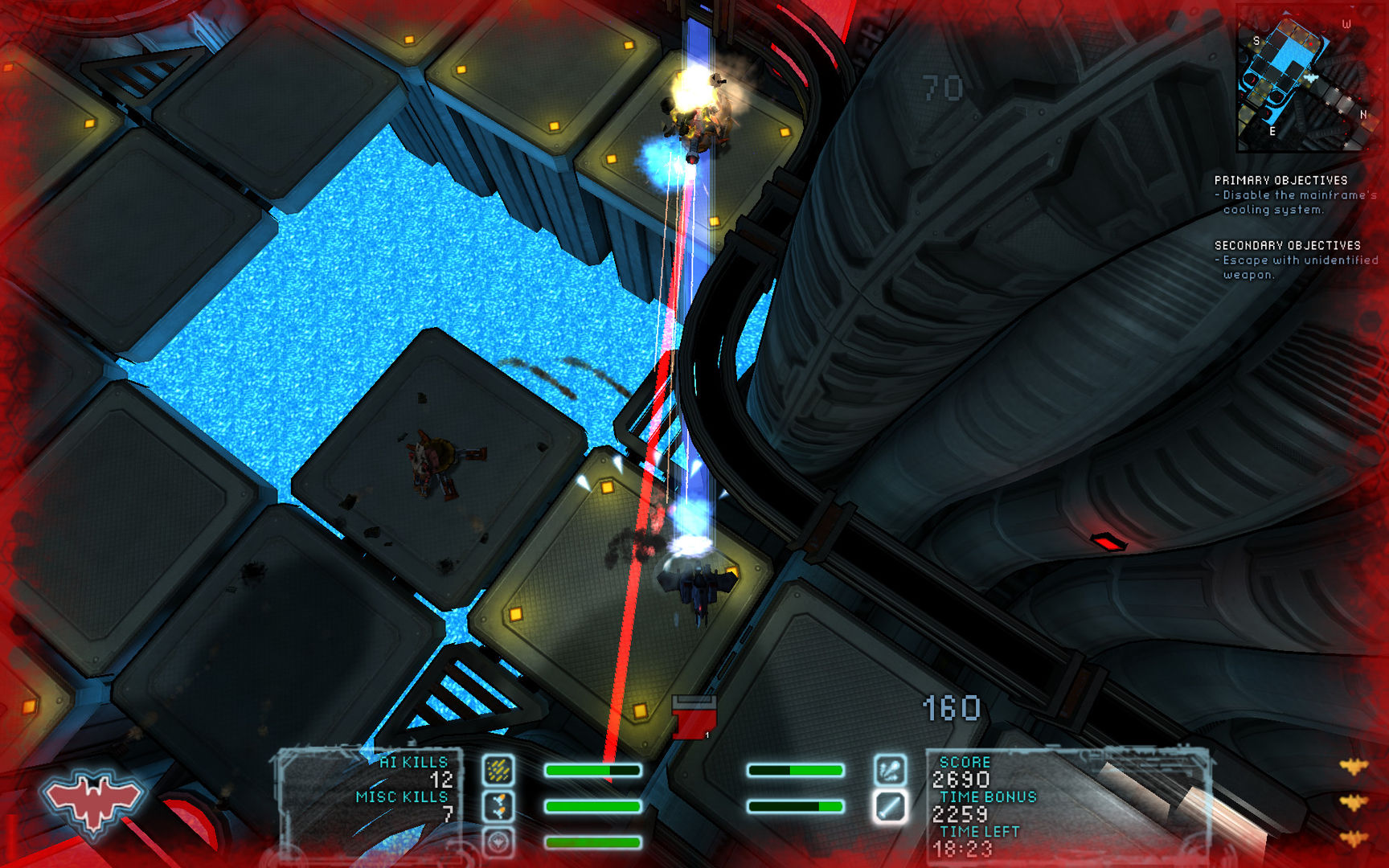Select the mine deployment icon
The image size is (1389, 868).
(x=498, y=842)
